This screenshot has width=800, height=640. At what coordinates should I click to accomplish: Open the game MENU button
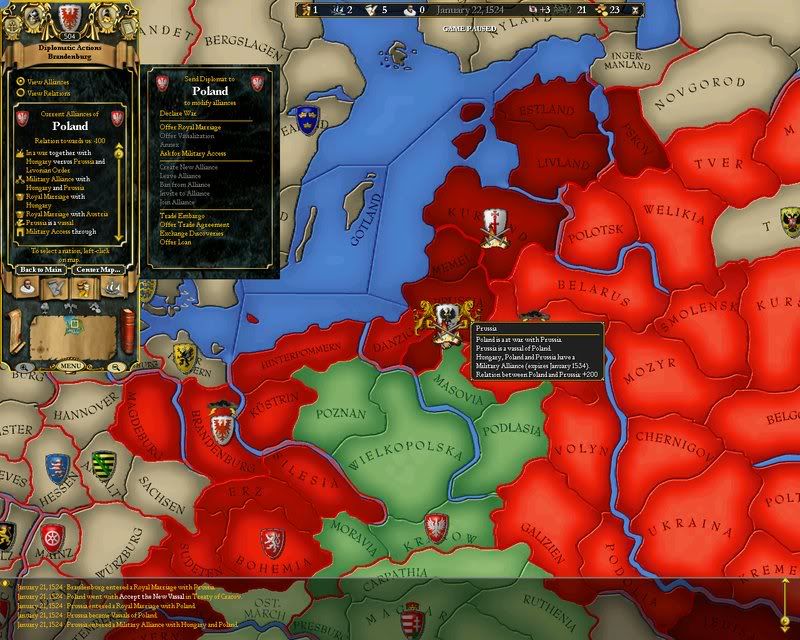(70, 367)
